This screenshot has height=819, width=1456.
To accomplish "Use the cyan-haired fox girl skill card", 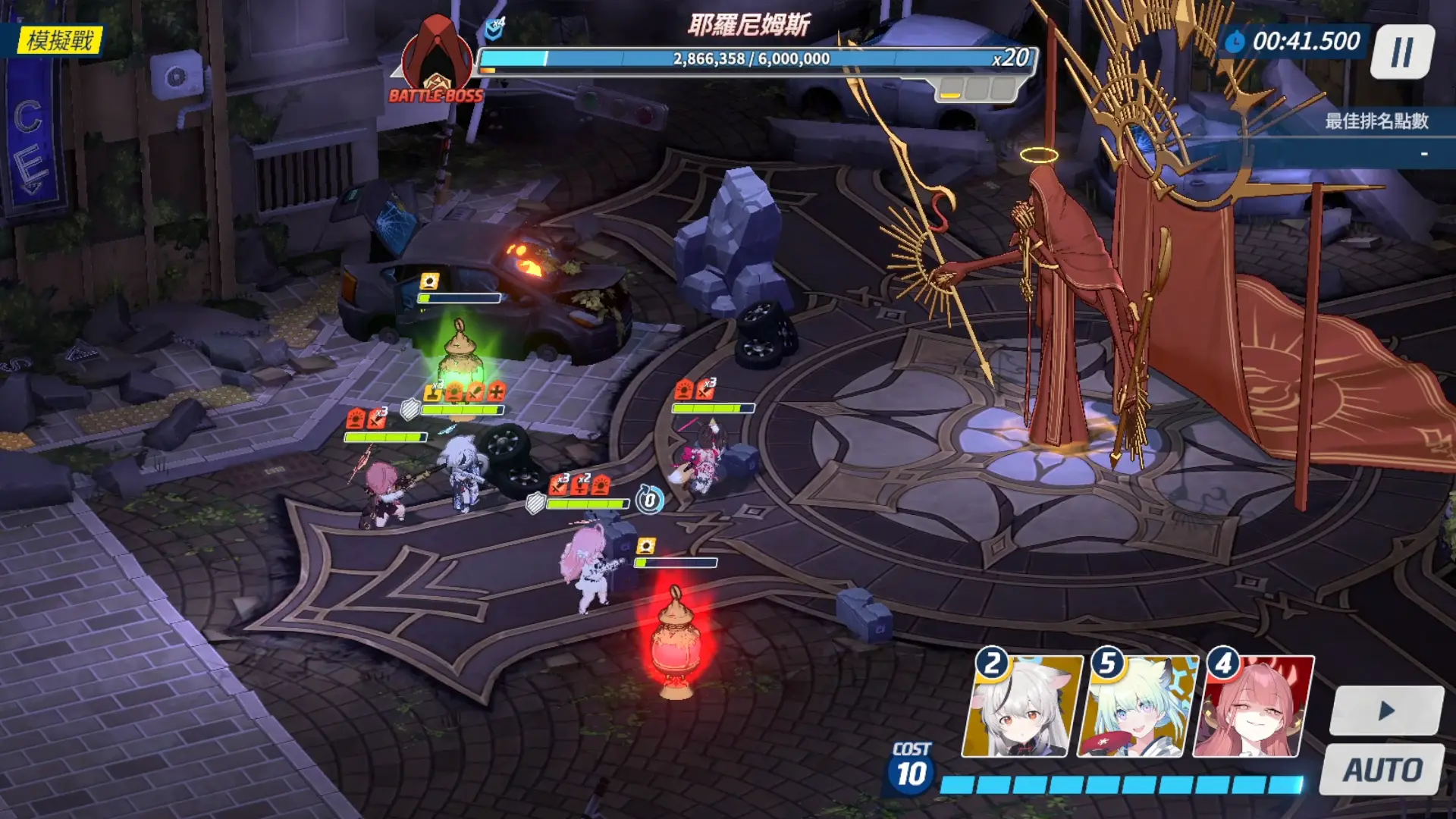I will coord(1135,707).
